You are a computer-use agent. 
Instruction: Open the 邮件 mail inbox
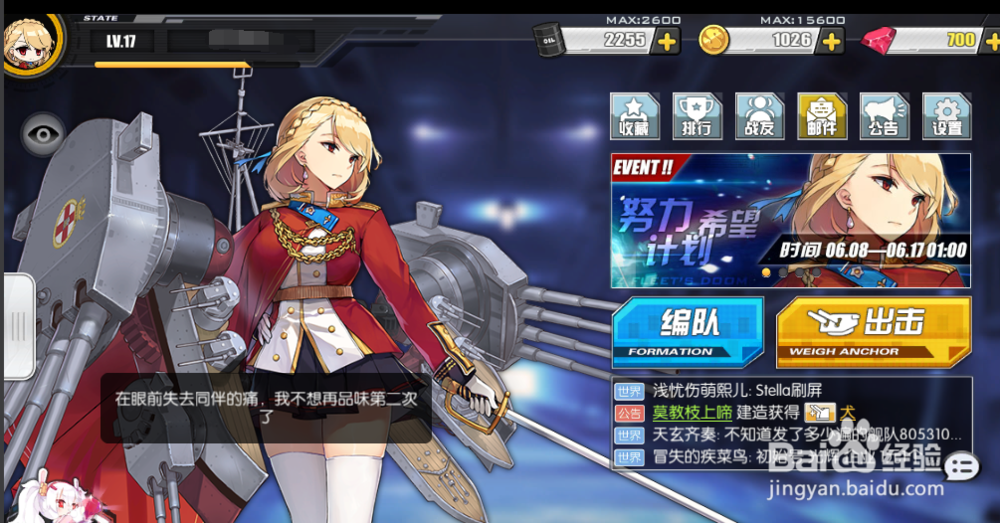pyautogui.click(x=821, y=116)
